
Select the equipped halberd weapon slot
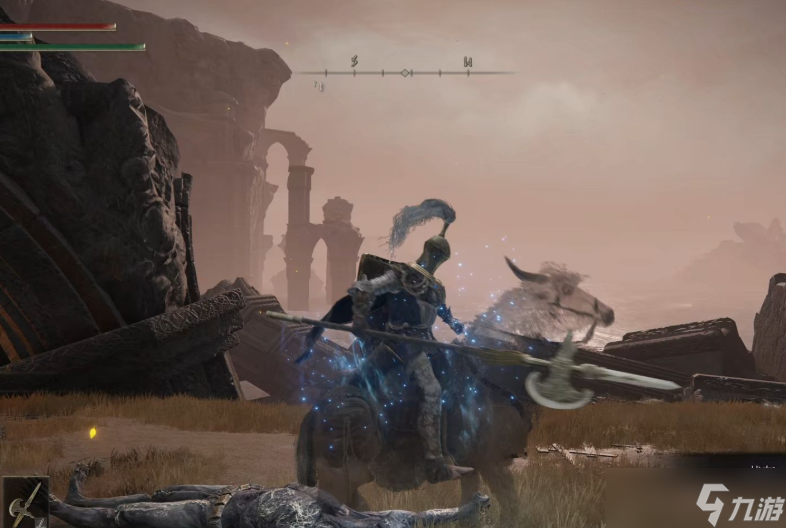click(24, 502)
